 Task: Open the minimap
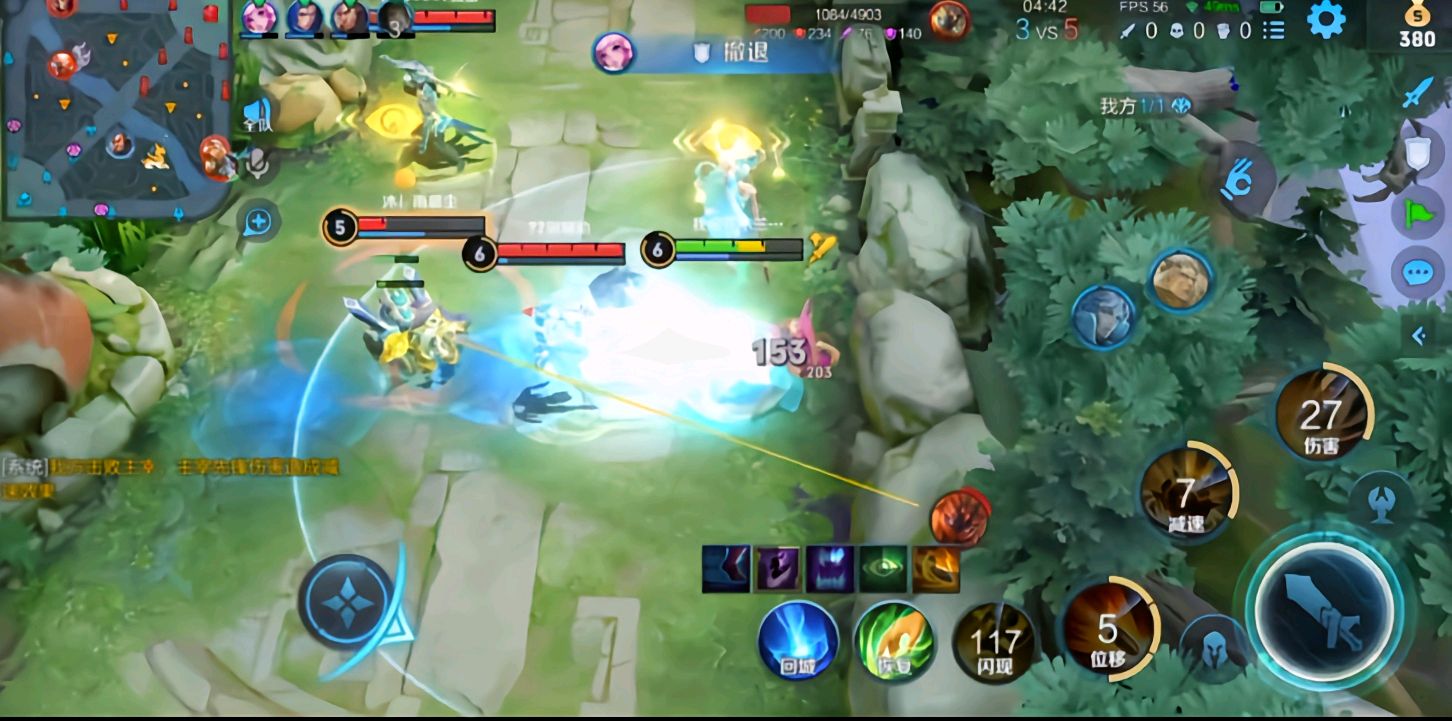pyautogui.click(x=115, y=108)
